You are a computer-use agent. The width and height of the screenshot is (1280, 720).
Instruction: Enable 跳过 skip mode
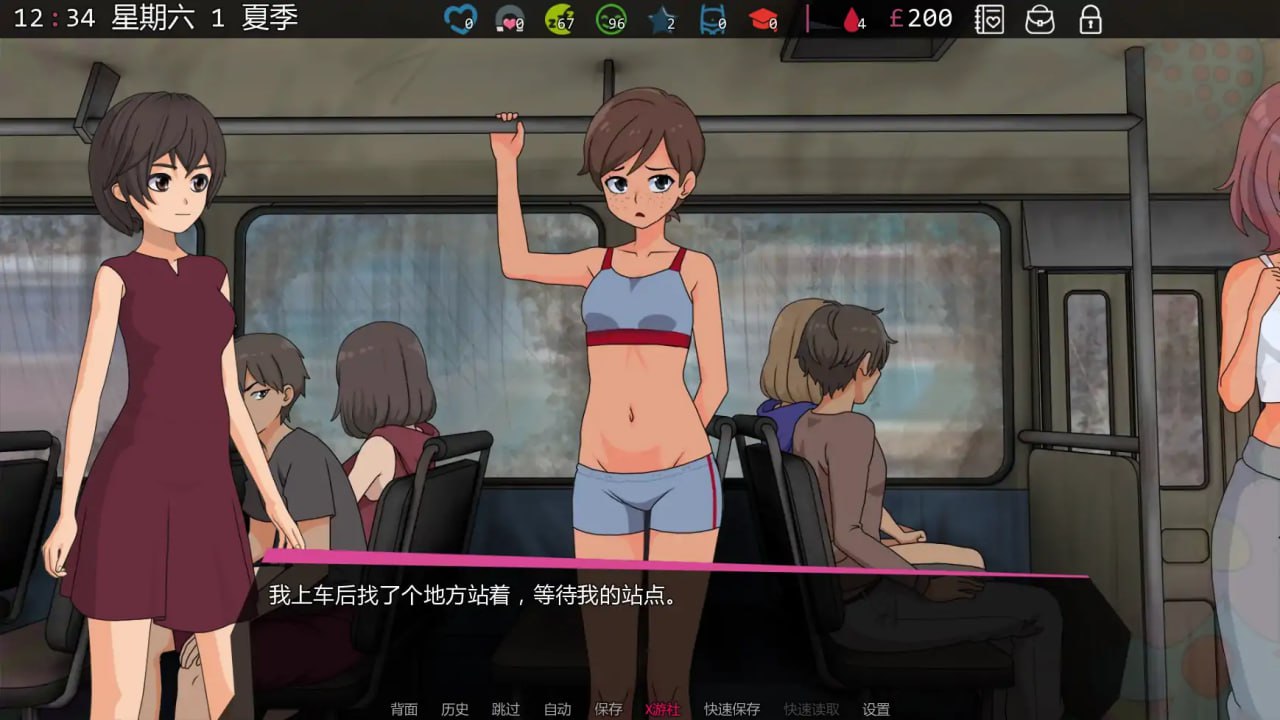tap(507, 709)
